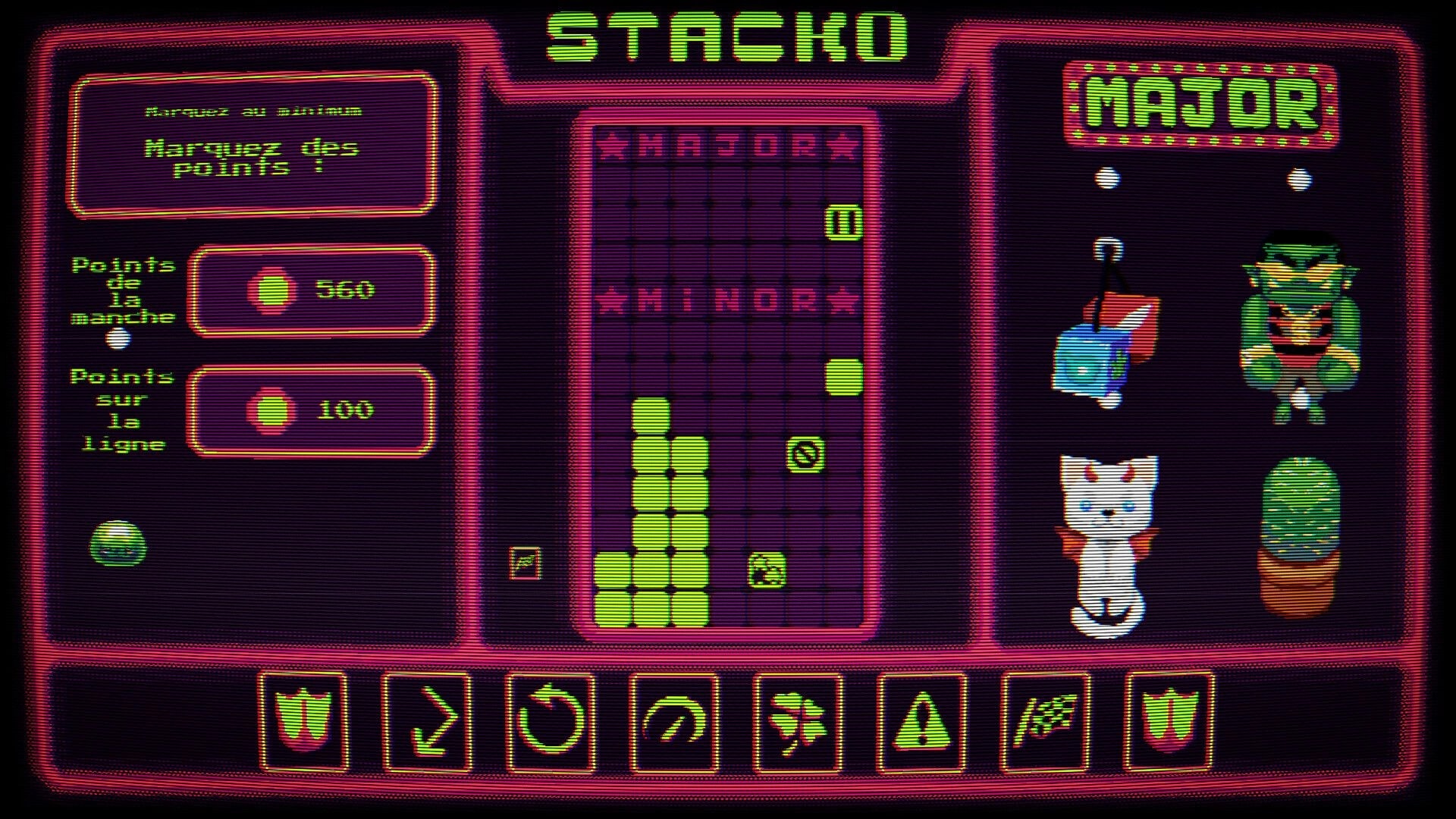Select the white cat character portrait
1456x819 pixels.
point(1107,538)
